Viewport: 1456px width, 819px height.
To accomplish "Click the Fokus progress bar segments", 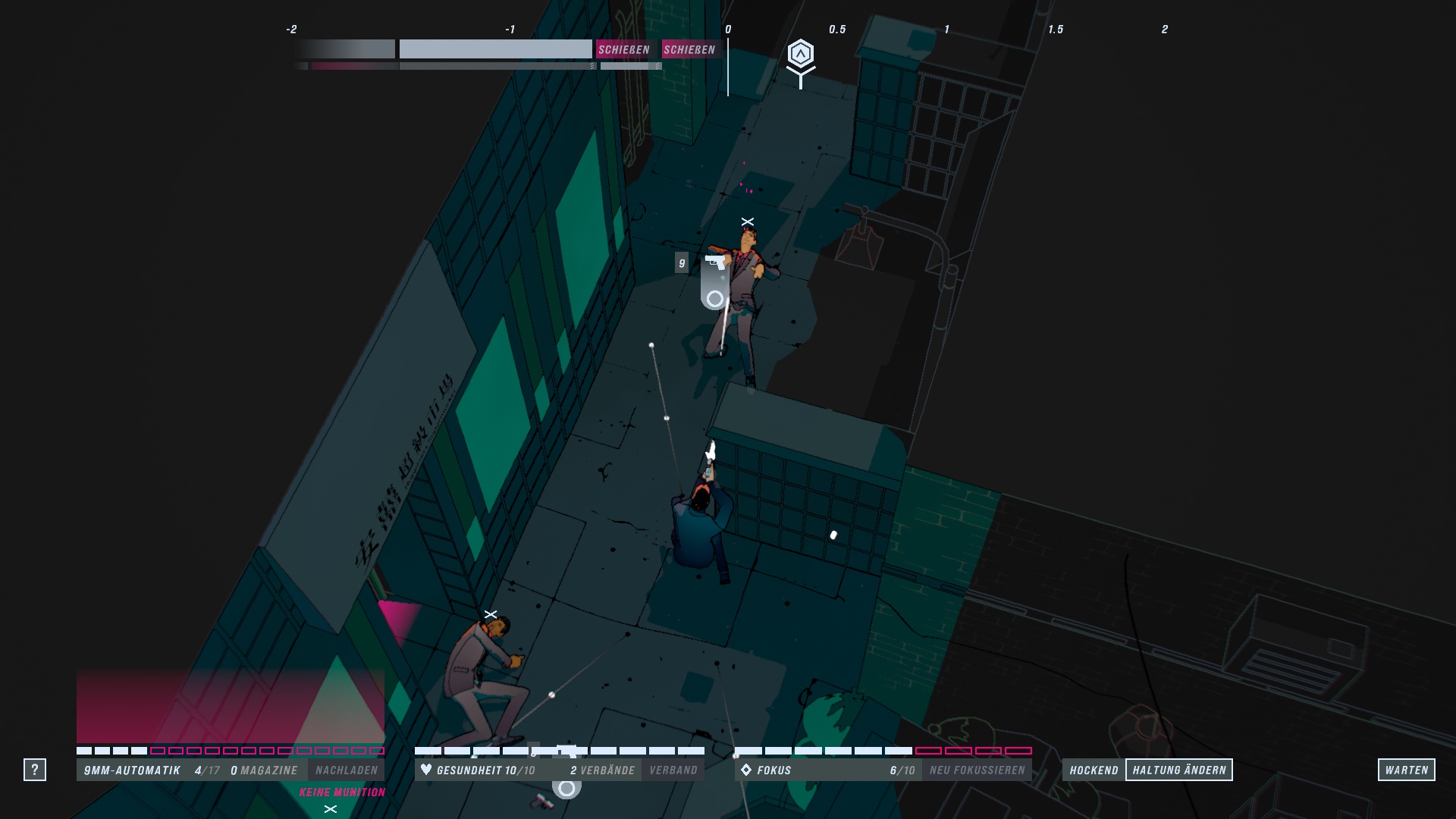I will tap(880, 752).
